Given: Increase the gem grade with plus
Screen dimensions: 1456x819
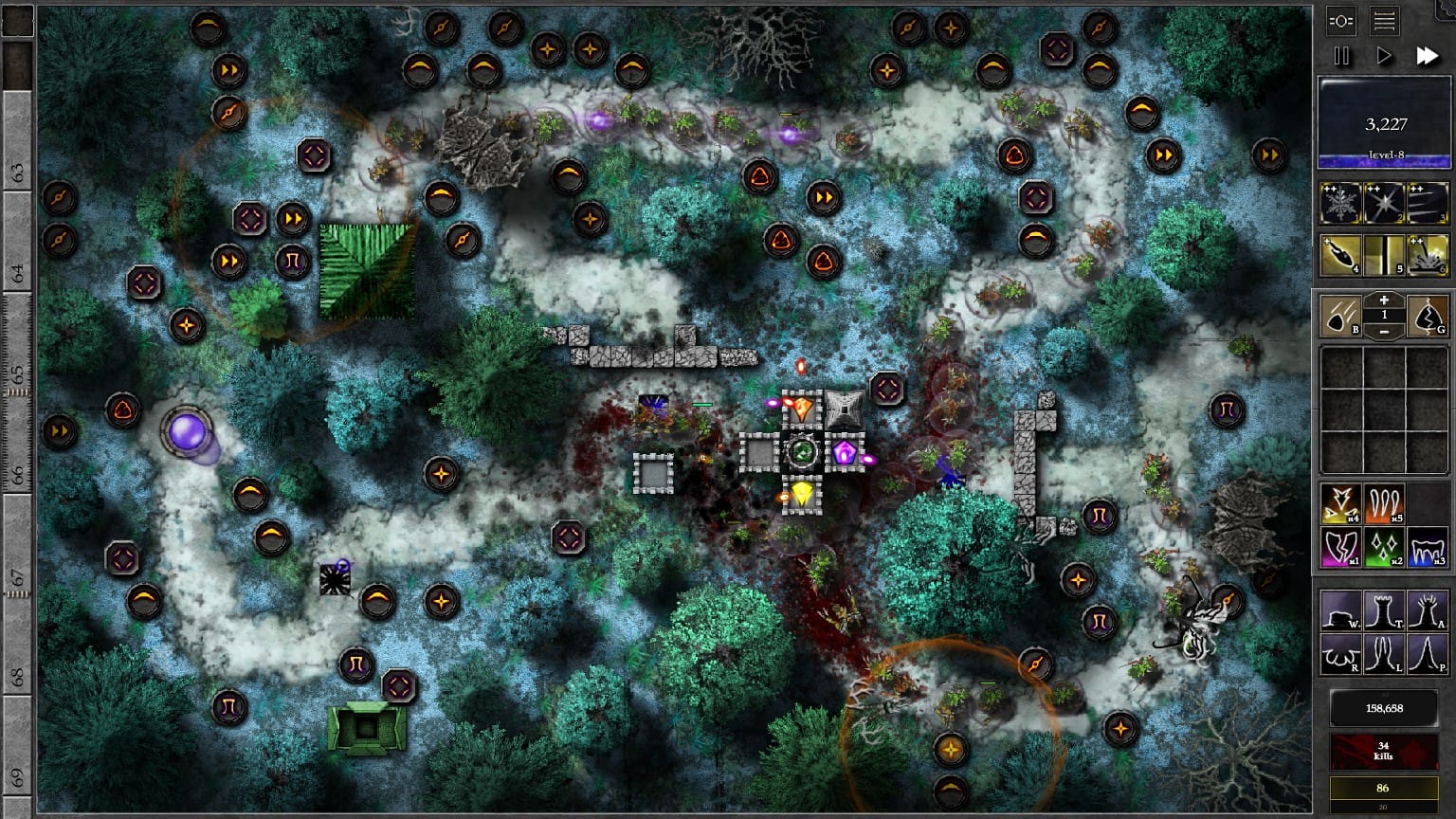Looking at the screenshot, I should tap(1384, 300).
